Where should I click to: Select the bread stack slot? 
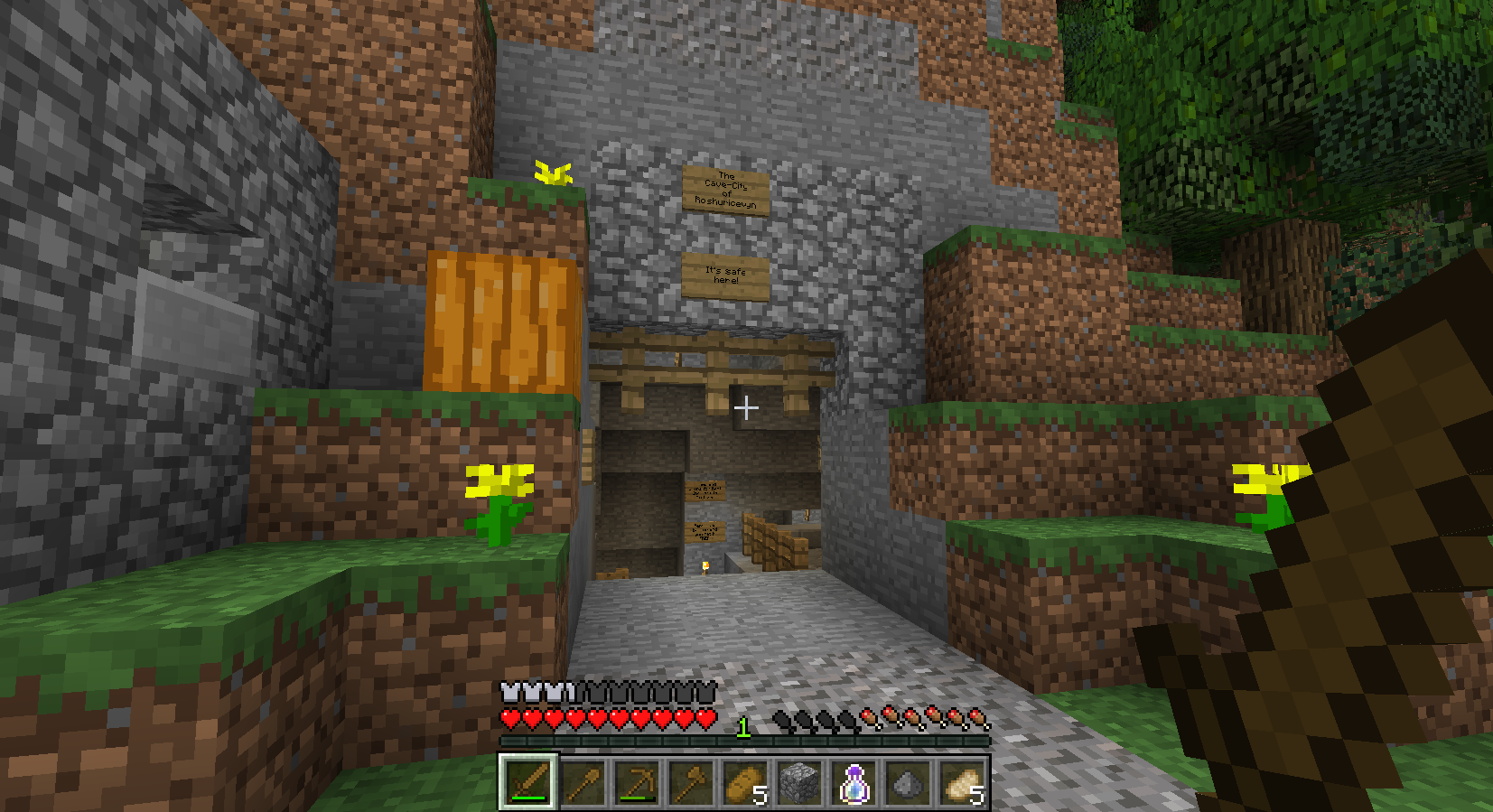click(745, 782)
